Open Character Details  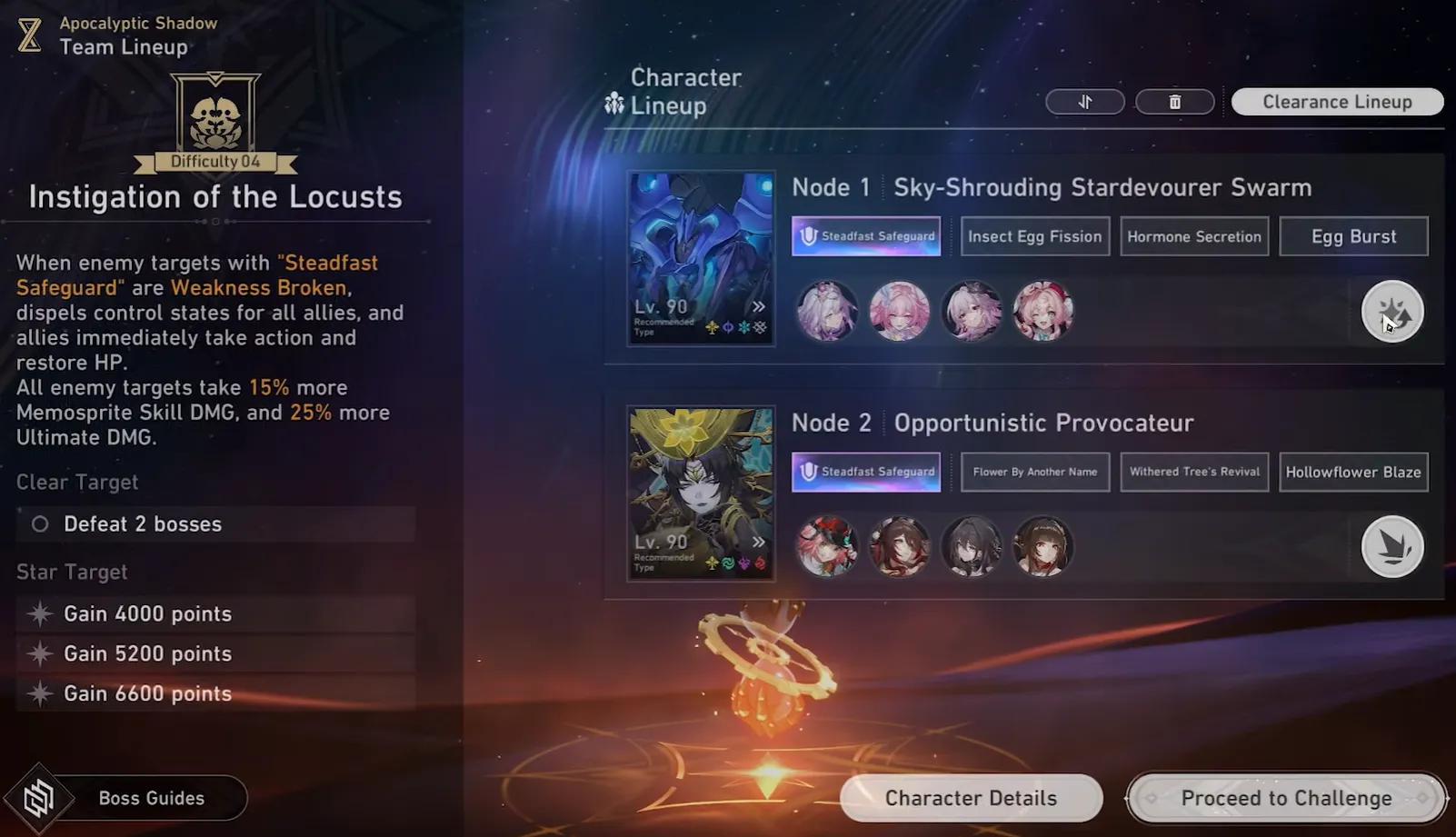(971, 798)
